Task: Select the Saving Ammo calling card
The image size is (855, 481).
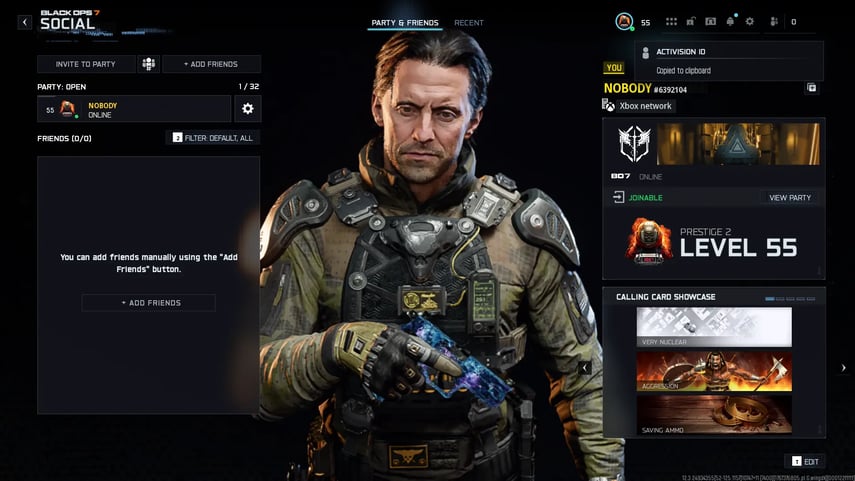Action: 714,414
